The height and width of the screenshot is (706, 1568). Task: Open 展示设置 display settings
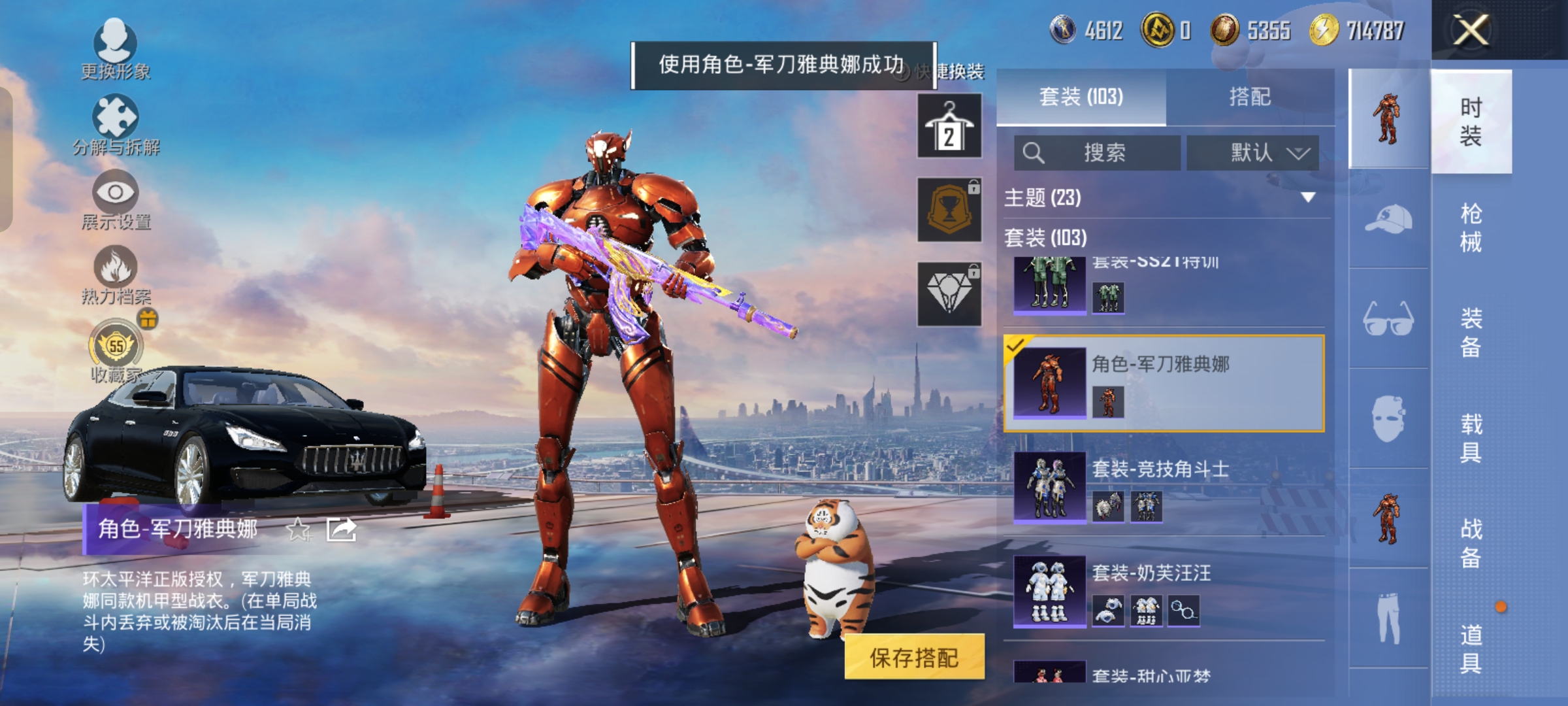[x=116, y=199]
